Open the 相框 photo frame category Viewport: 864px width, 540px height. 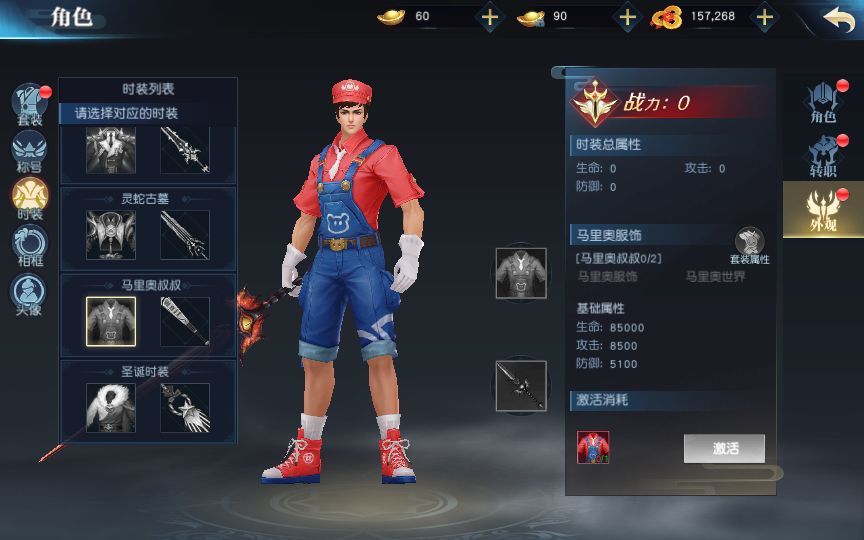(x=30, y=245)
